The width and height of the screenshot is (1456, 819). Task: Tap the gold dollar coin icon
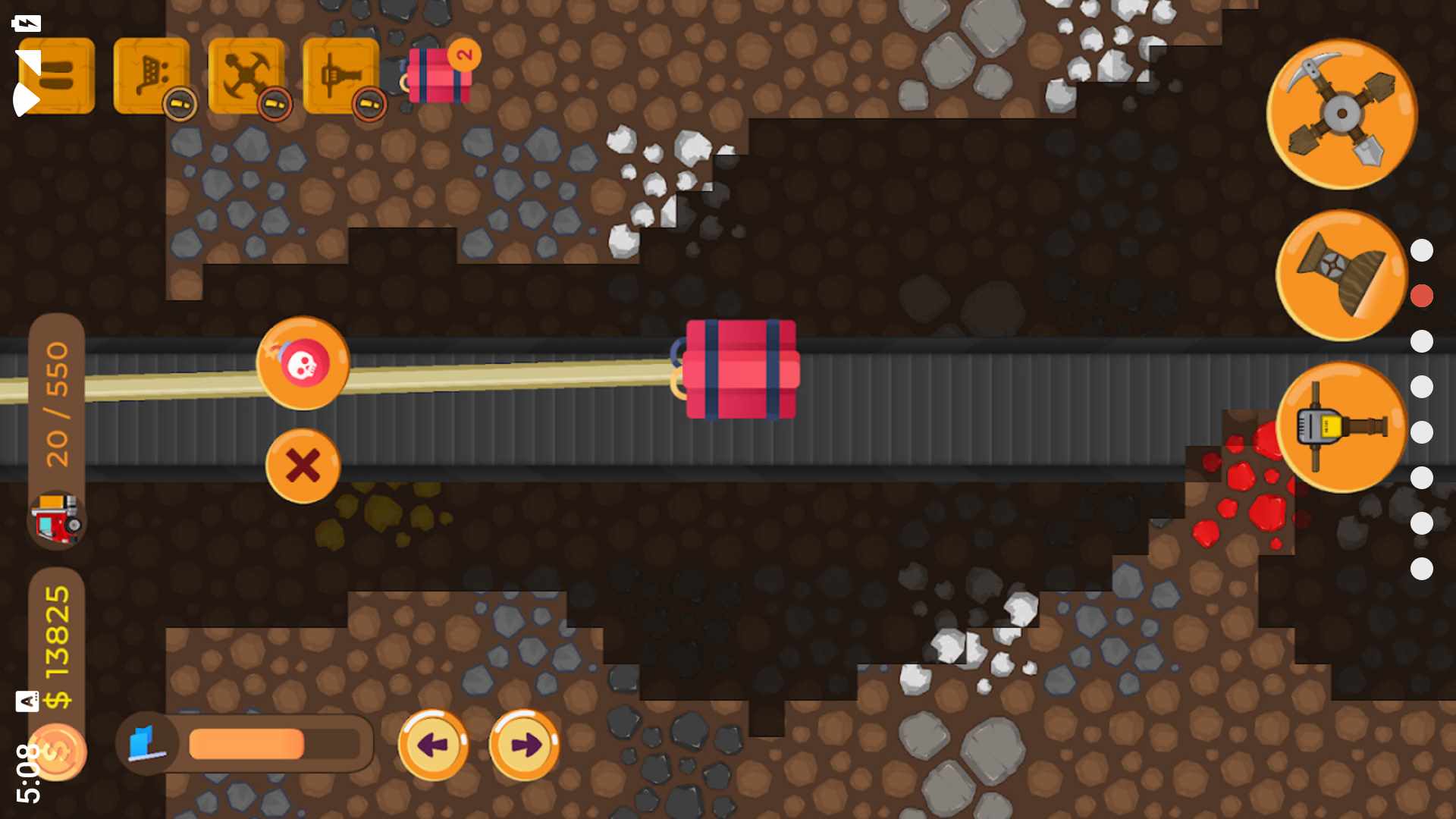[x=57, y=752]
